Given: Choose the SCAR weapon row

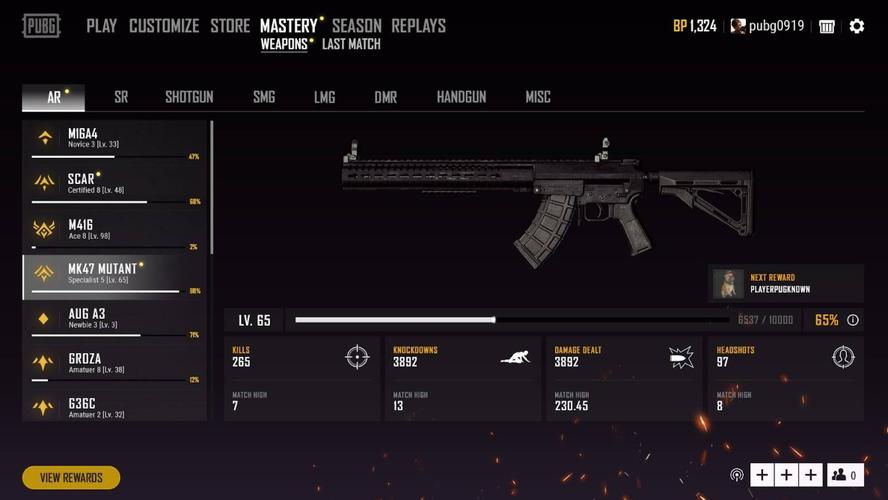Looking at the screenshot, I should click(115, 185).
